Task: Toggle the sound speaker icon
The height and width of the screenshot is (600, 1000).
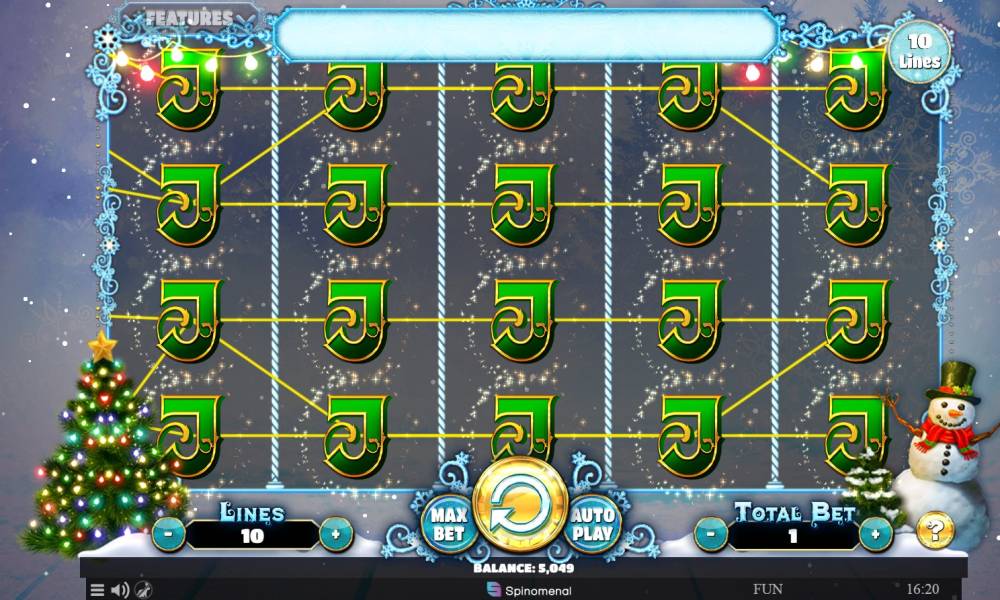Action: pos(120,590)
